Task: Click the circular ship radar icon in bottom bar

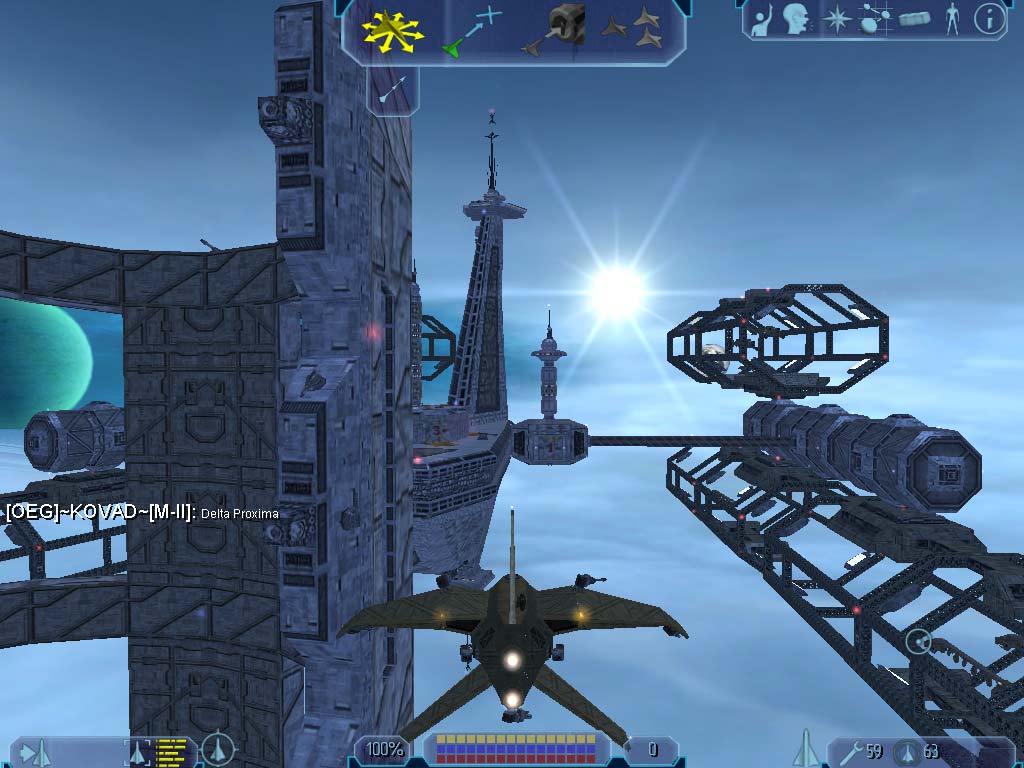Action: 218,749
